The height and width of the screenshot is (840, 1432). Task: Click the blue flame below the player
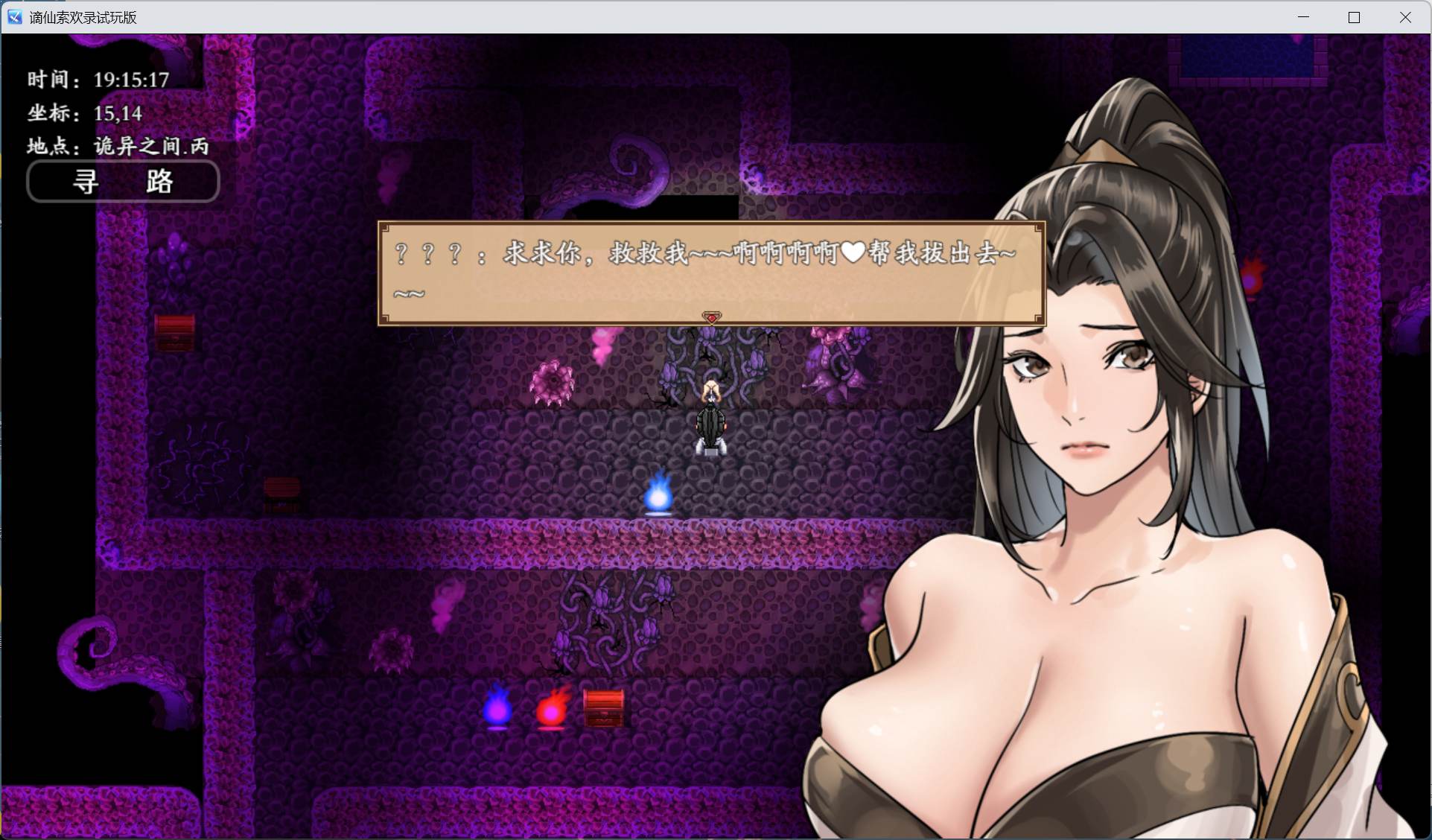click(x=658, y=496)
